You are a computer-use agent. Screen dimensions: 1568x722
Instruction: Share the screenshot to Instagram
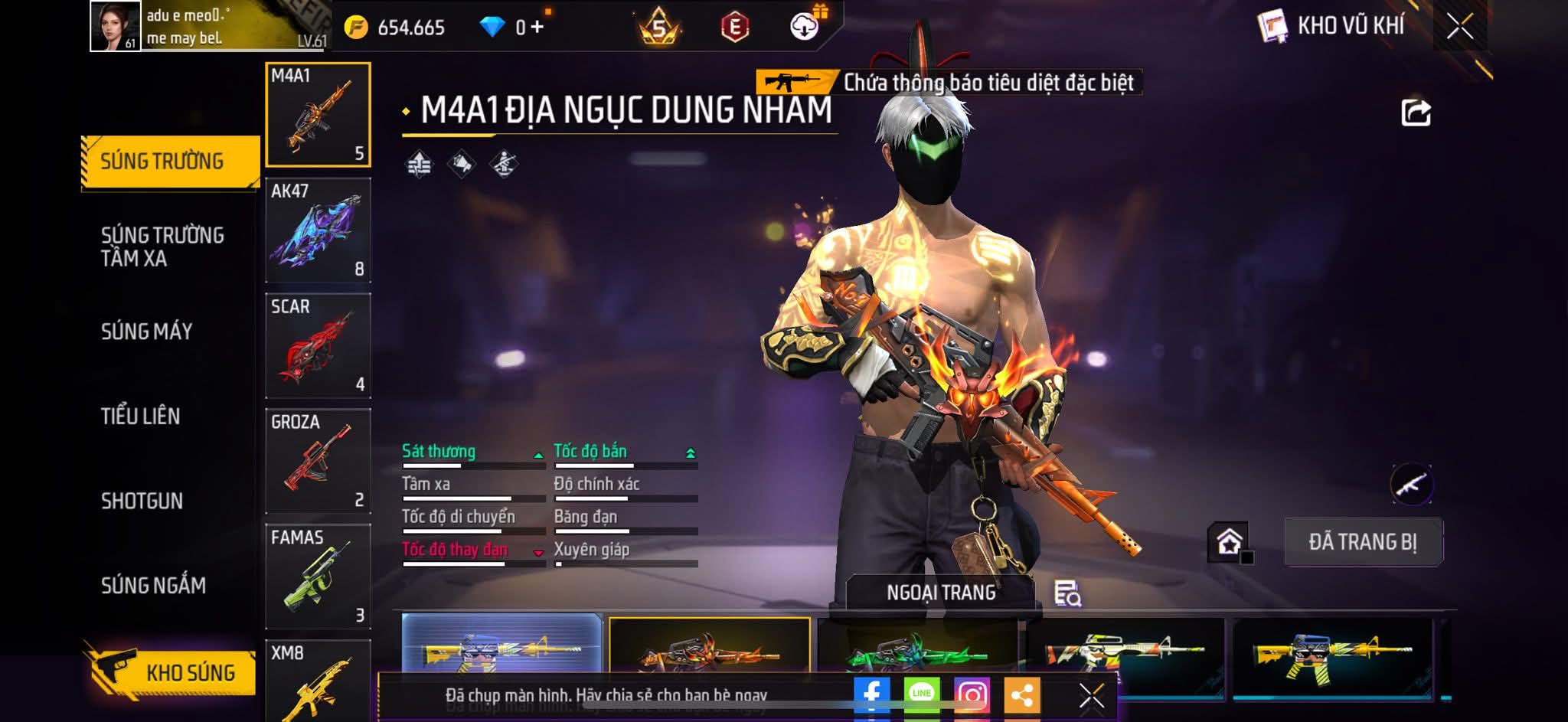tap(972, 694)
